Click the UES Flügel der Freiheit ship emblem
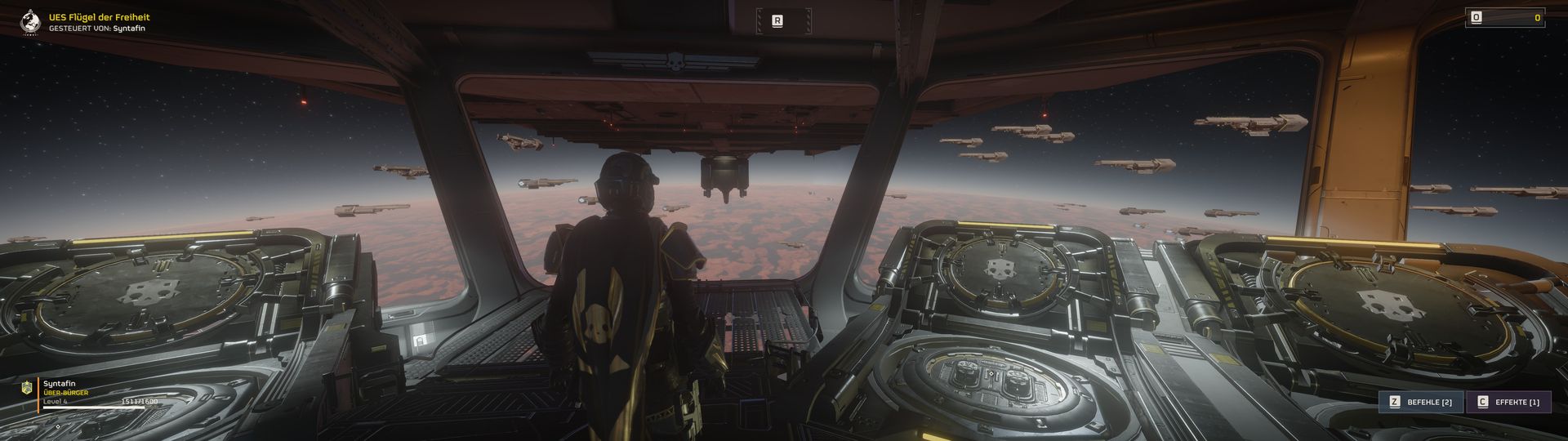The image size is (1568, 441). [31, 21]
